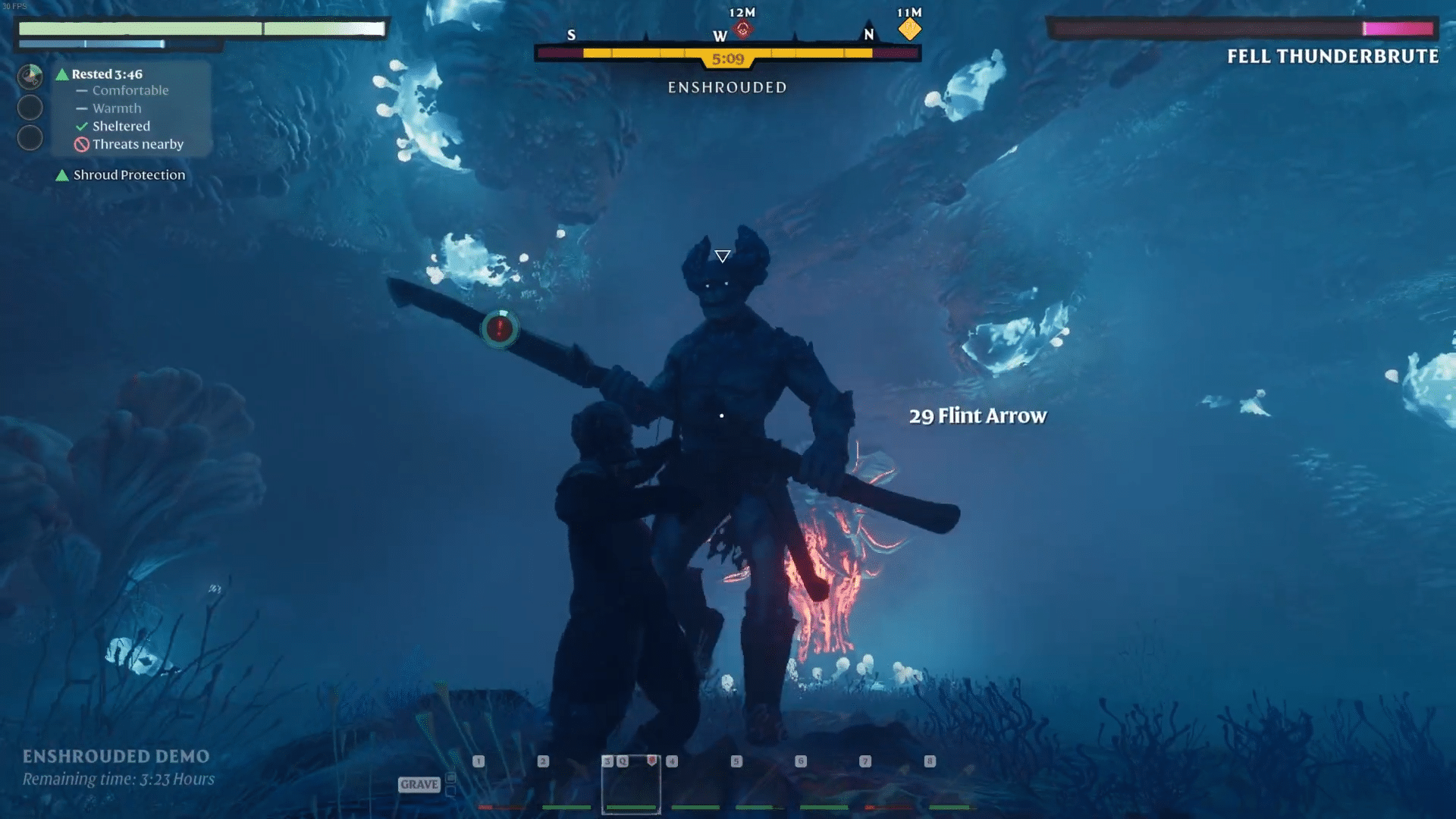Click the circular buff icon near Rested status
Image resolution: width=1456 pixels, height=819 pixels.
coord(30,75)
